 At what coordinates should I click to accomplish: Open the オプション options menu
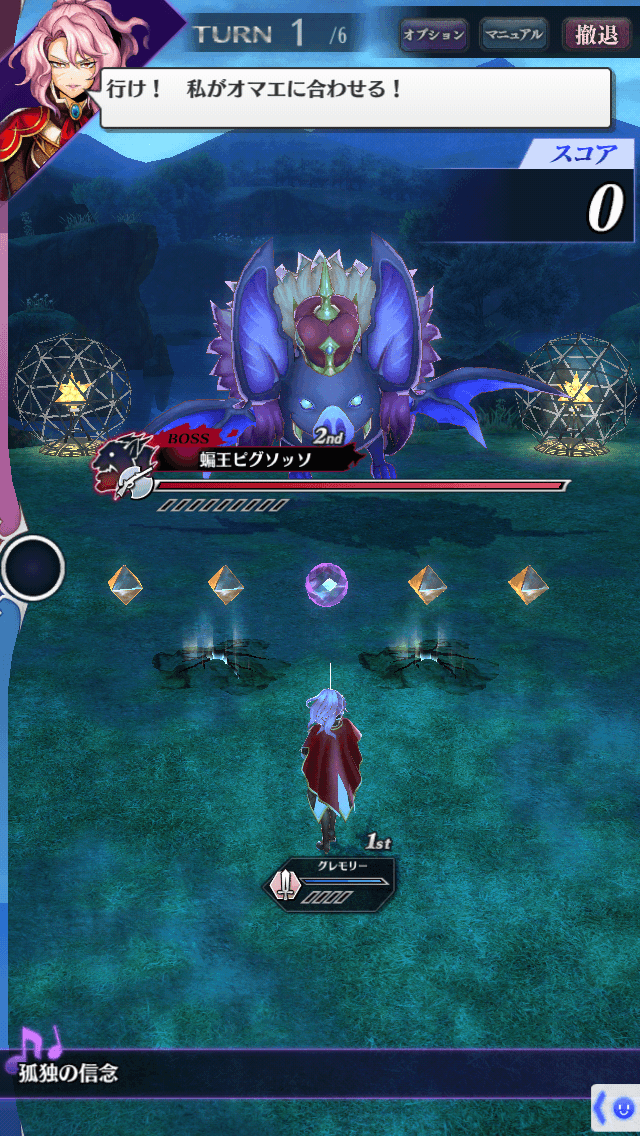pos(433,35)
